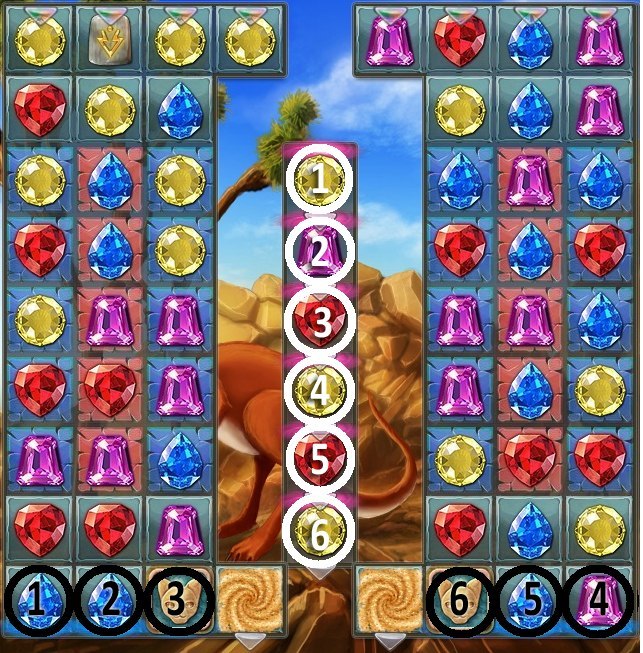
Task: Choose the white-circled red heart gem numbered 3
Action: tap(319, 323)
